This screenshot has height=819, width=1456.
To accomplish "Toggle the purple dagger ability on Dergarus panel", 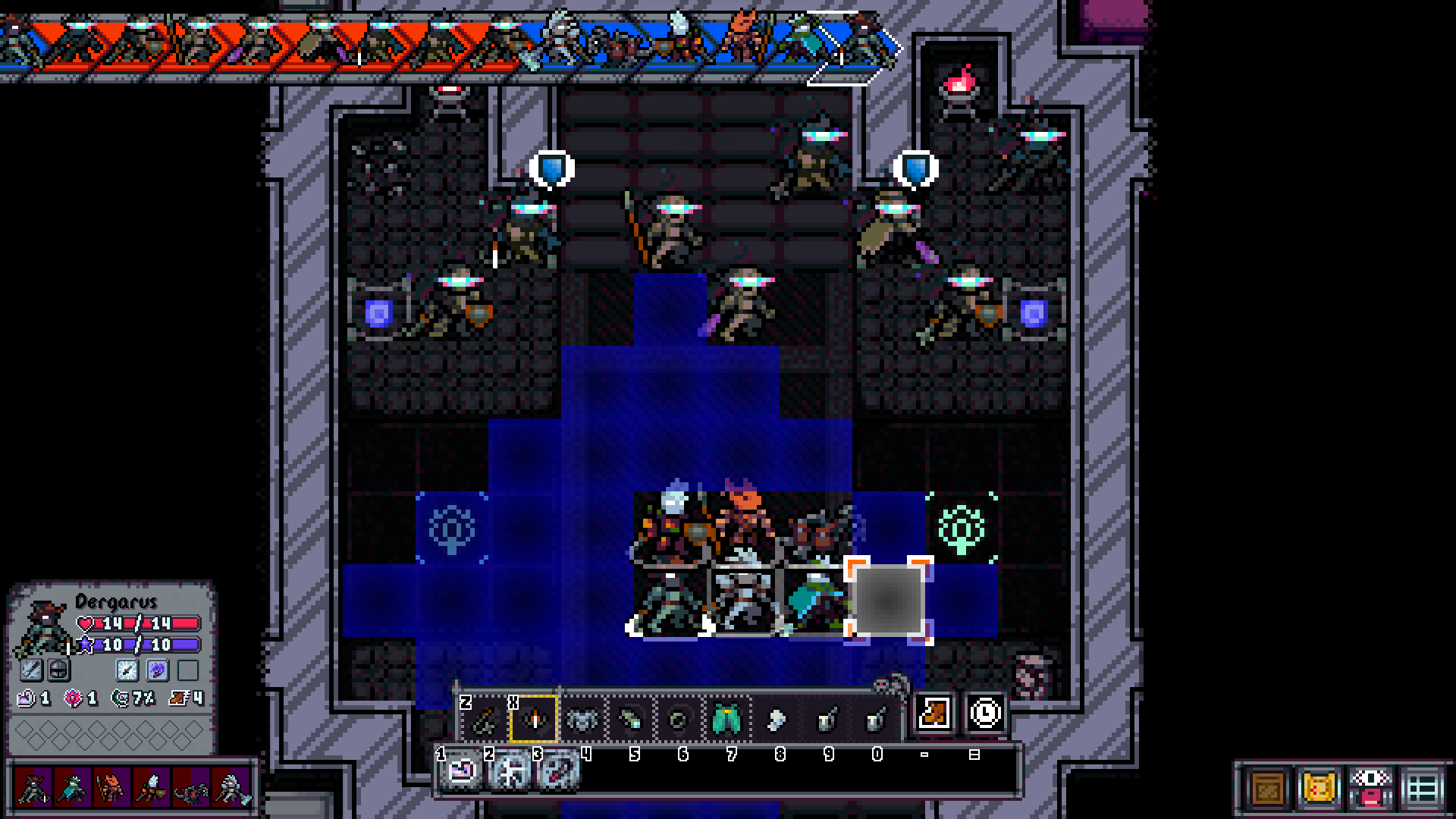I will pyautogui.click(x=158, y=670).
